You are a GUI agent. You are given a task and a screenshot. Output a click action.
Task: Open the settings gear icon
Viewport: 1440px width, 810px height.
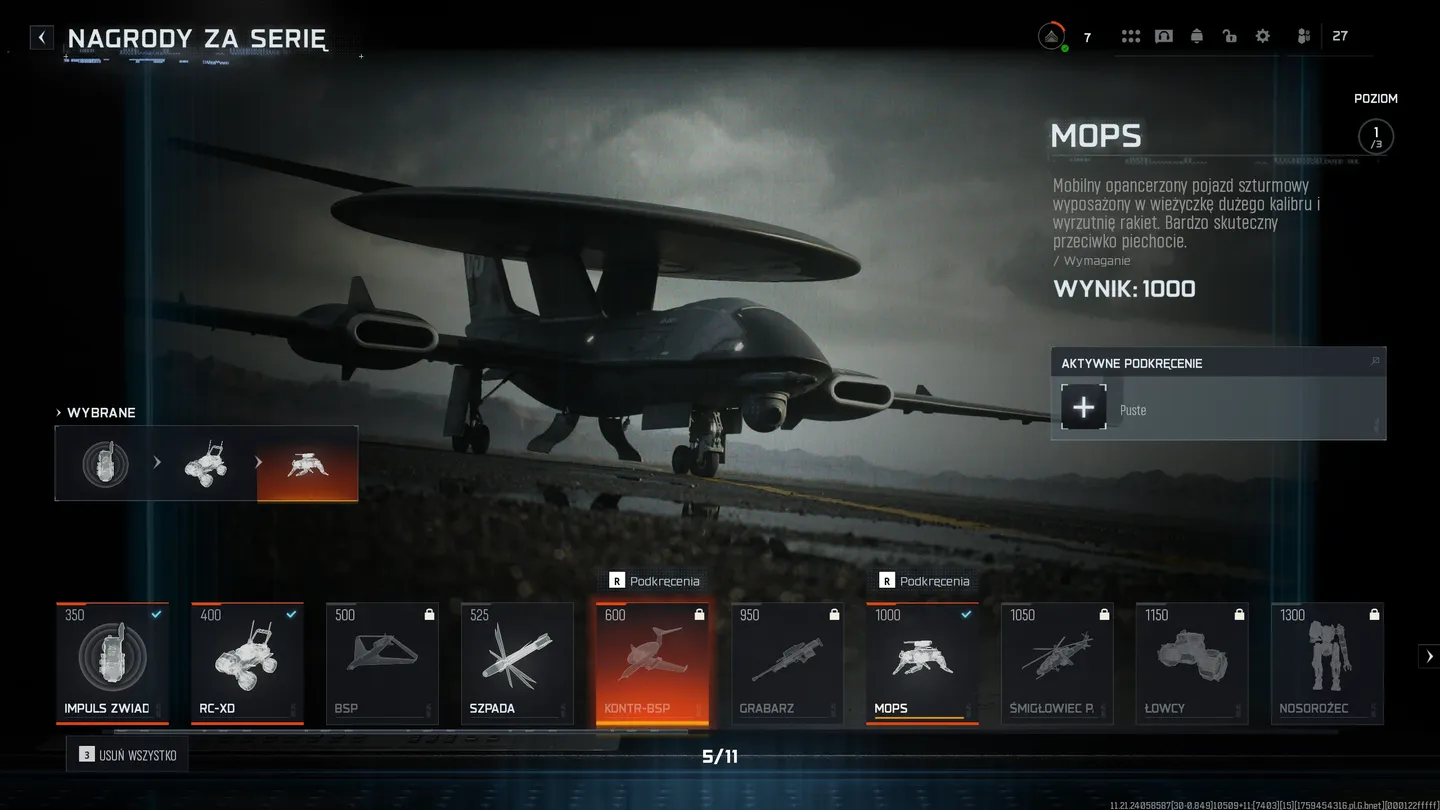(x=1262, y=35)
